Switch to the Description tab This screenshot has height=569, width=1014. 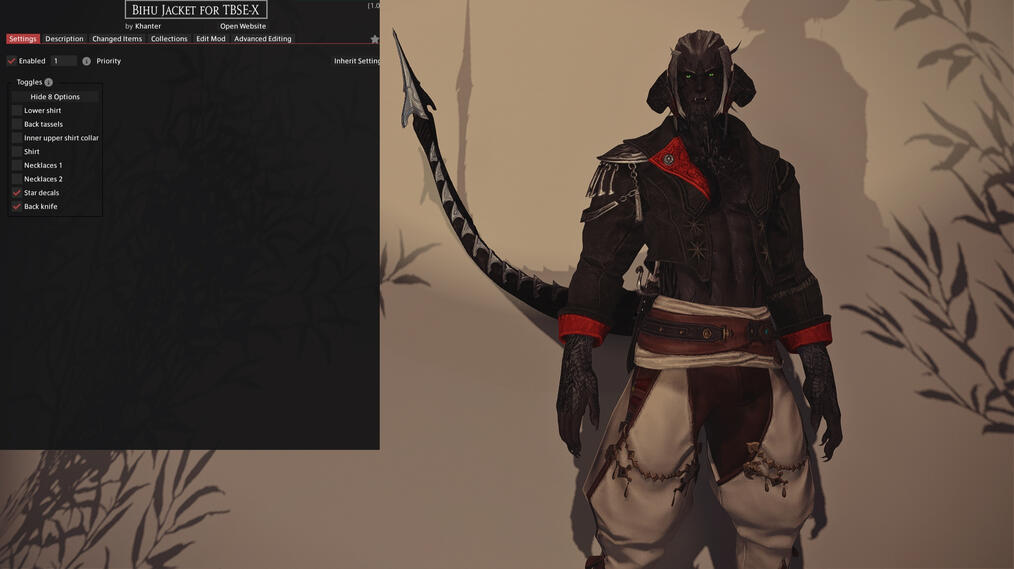tap(64, 39)
